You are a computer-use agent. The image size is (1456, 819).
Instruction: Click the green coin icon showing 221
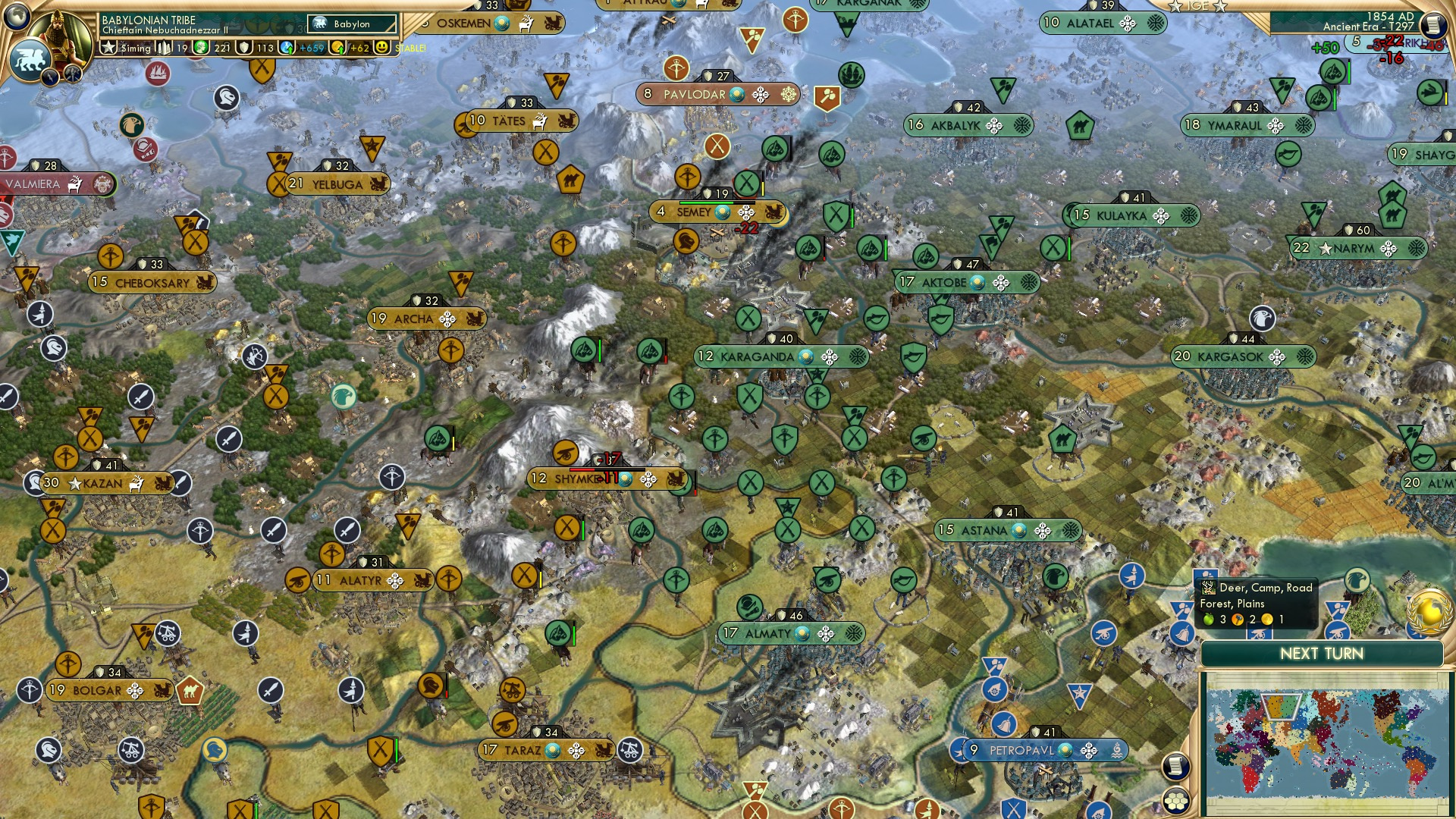[201, 47]
